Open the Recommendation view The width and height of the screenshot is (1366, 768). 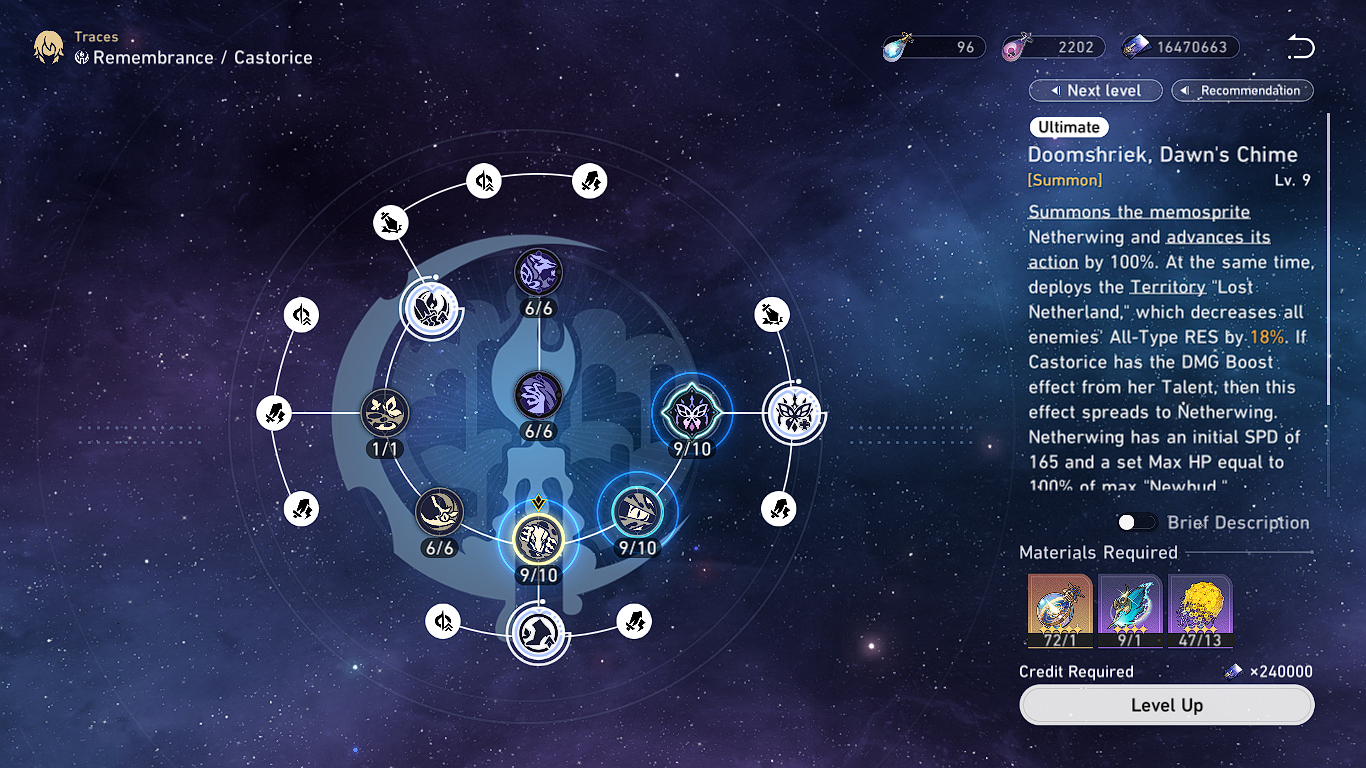click(1242, 90)
